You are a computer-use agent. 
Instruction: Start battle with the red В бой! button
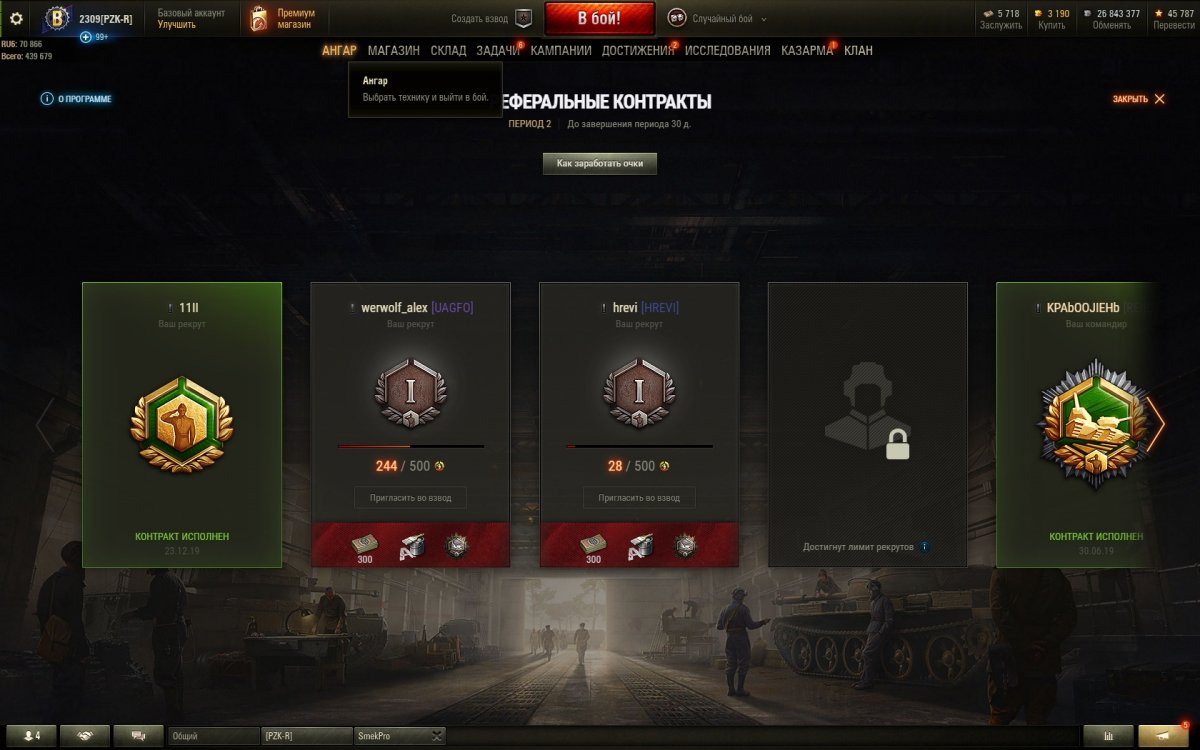click(x=599, y=18)
